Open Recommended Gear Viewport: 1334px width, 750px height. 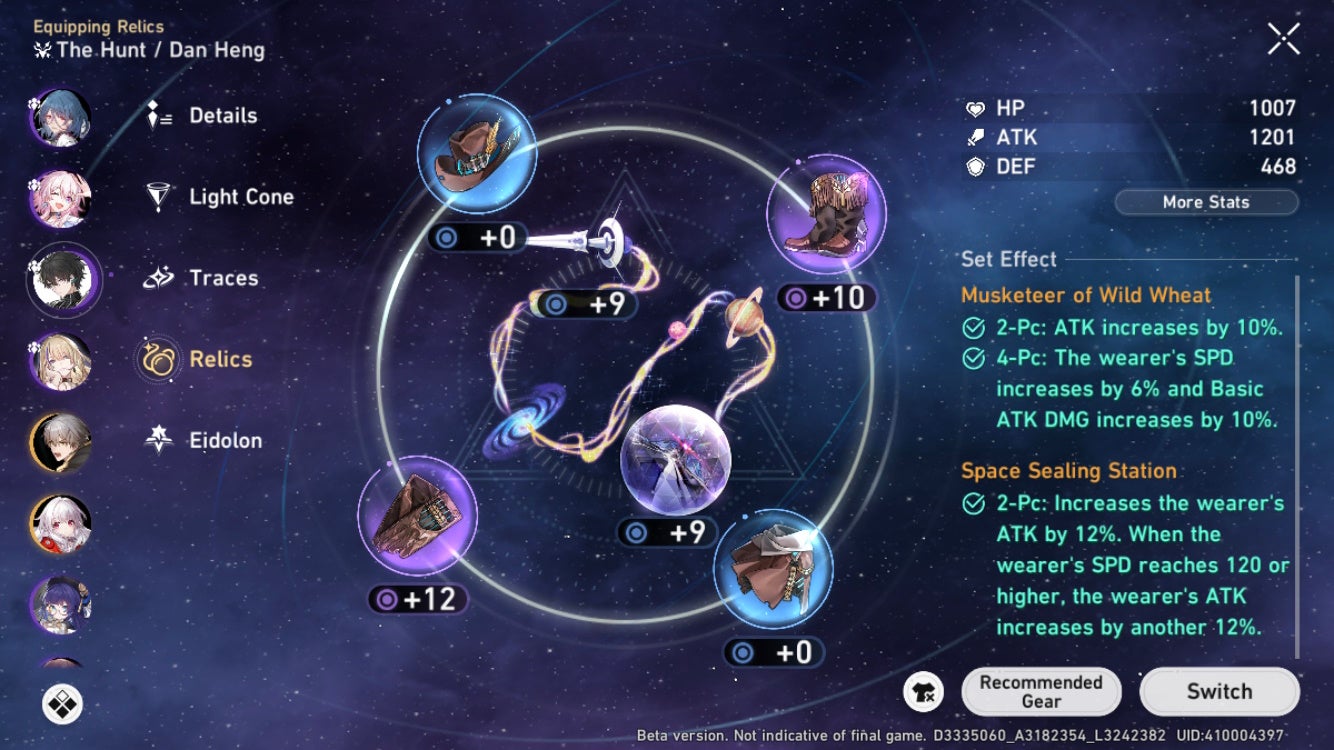[1040, 691]
